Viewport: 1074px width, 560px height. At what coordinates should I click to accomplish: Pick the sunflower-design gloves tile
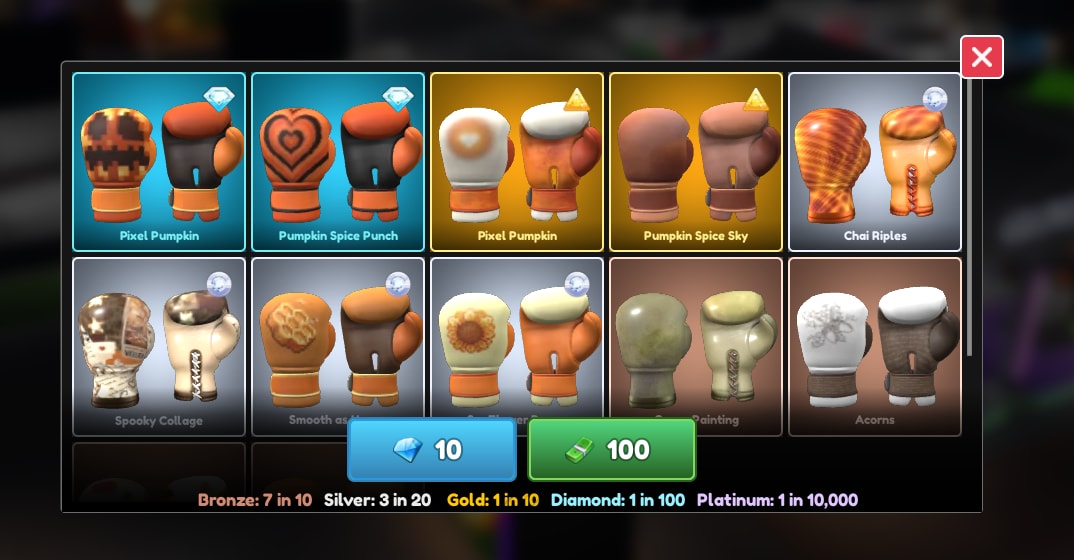pos(517,335)
